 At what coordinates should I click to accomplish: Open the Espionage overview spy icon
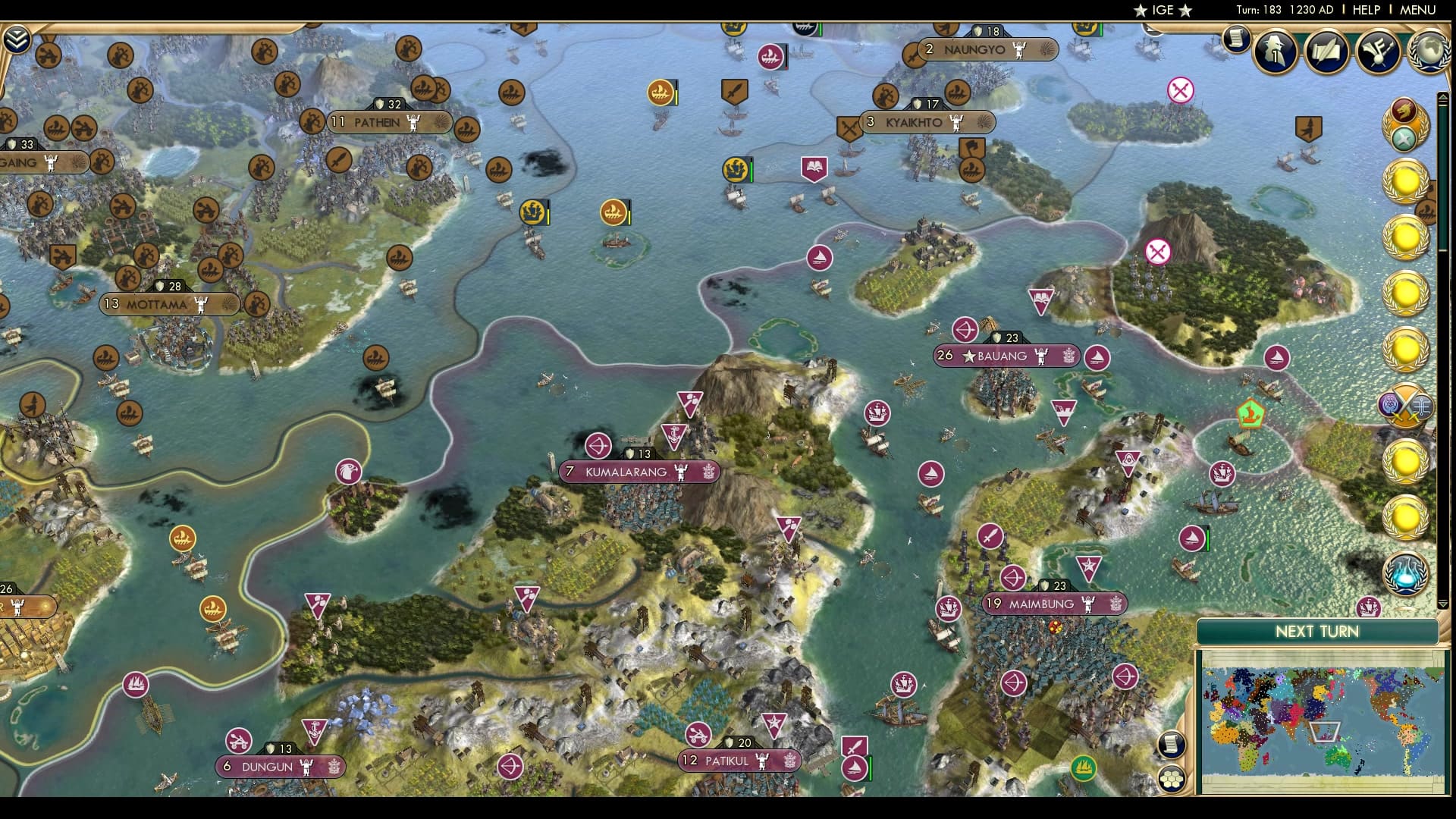click(x=1272, y=52)
